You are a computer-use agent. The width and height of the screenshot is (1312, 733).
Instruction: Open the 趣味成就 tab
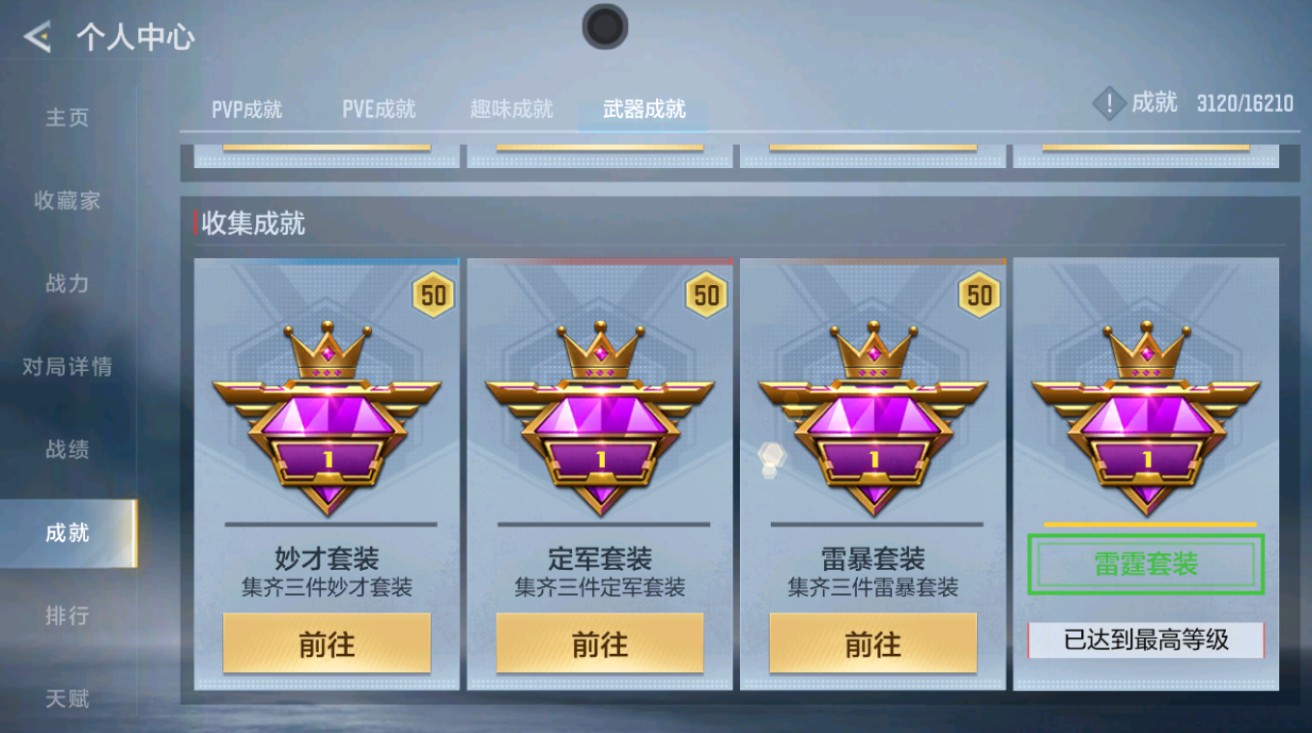511,110
